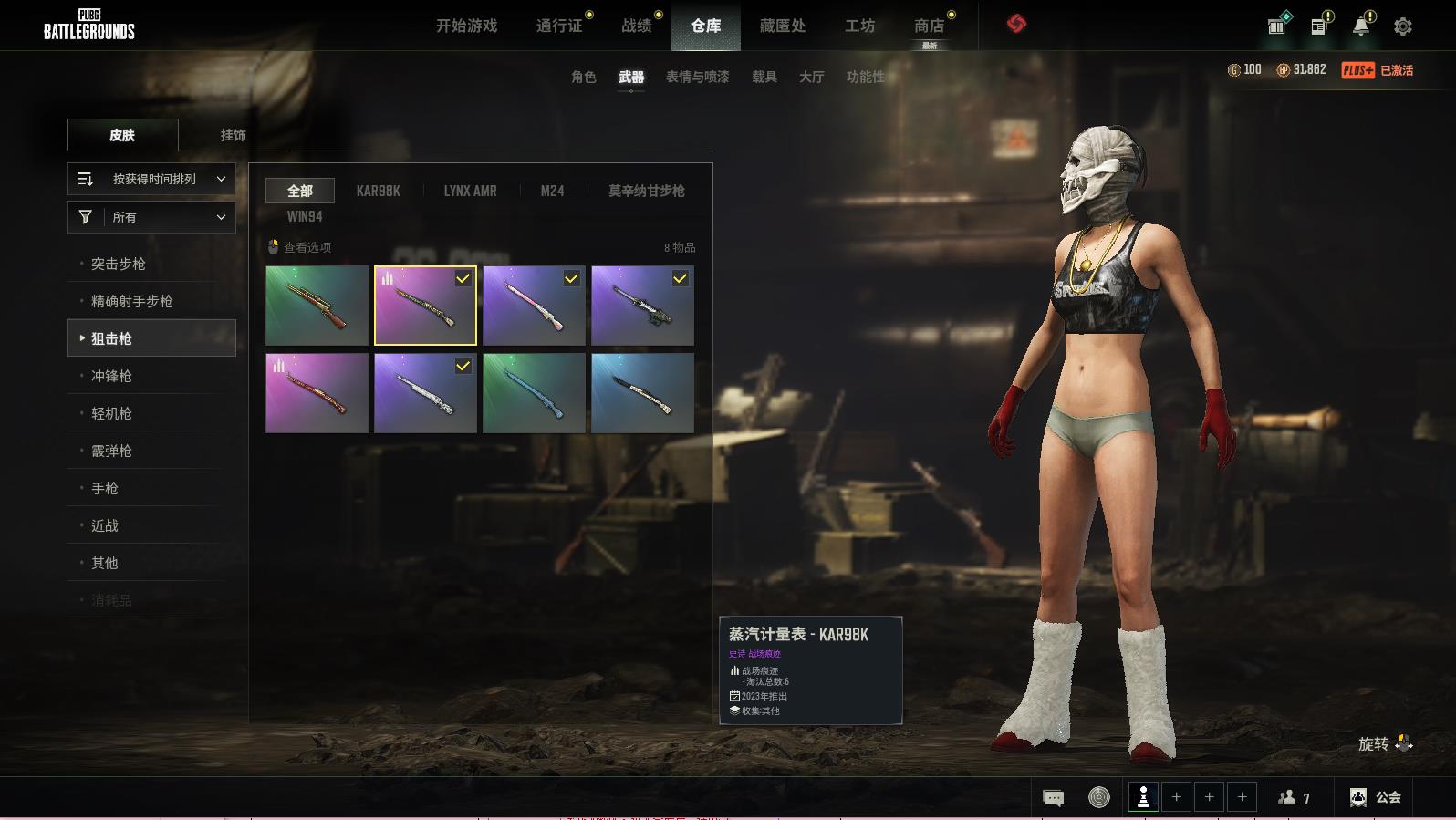Image resolution: width=1456 pixels, height=820 pixels.
Task: Open the 所有 filter dropdown
Action: pyautogui.click(x=151, y=217)
